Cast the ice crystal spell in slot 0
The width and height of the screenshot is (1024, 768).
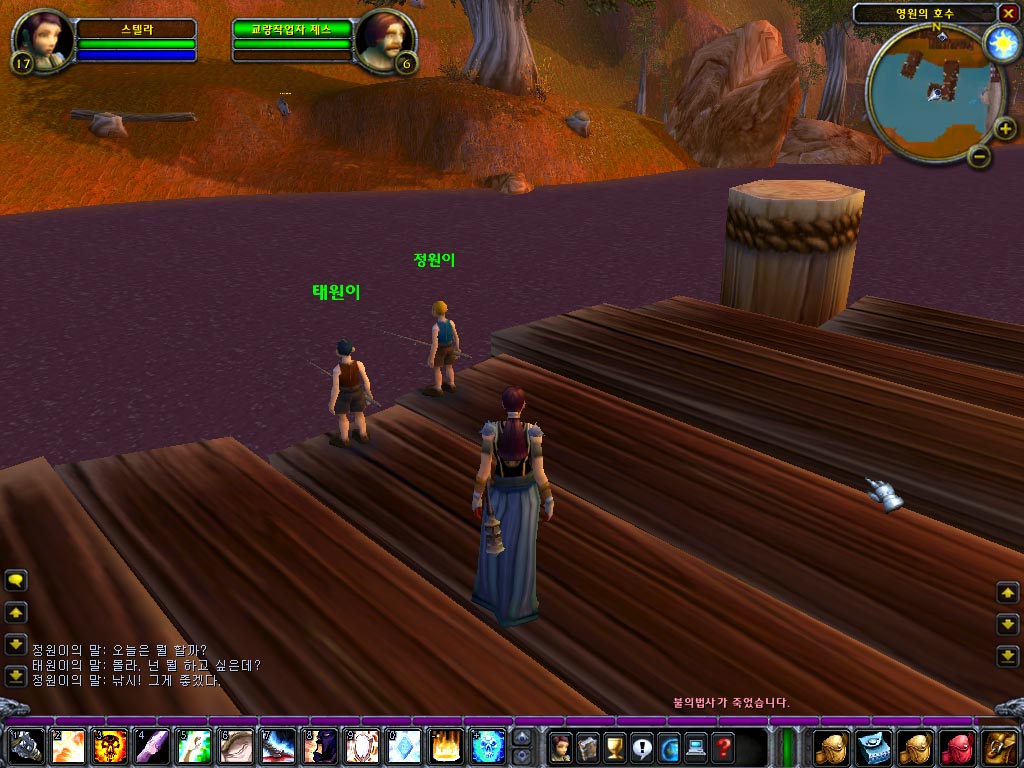click(403, 746)
